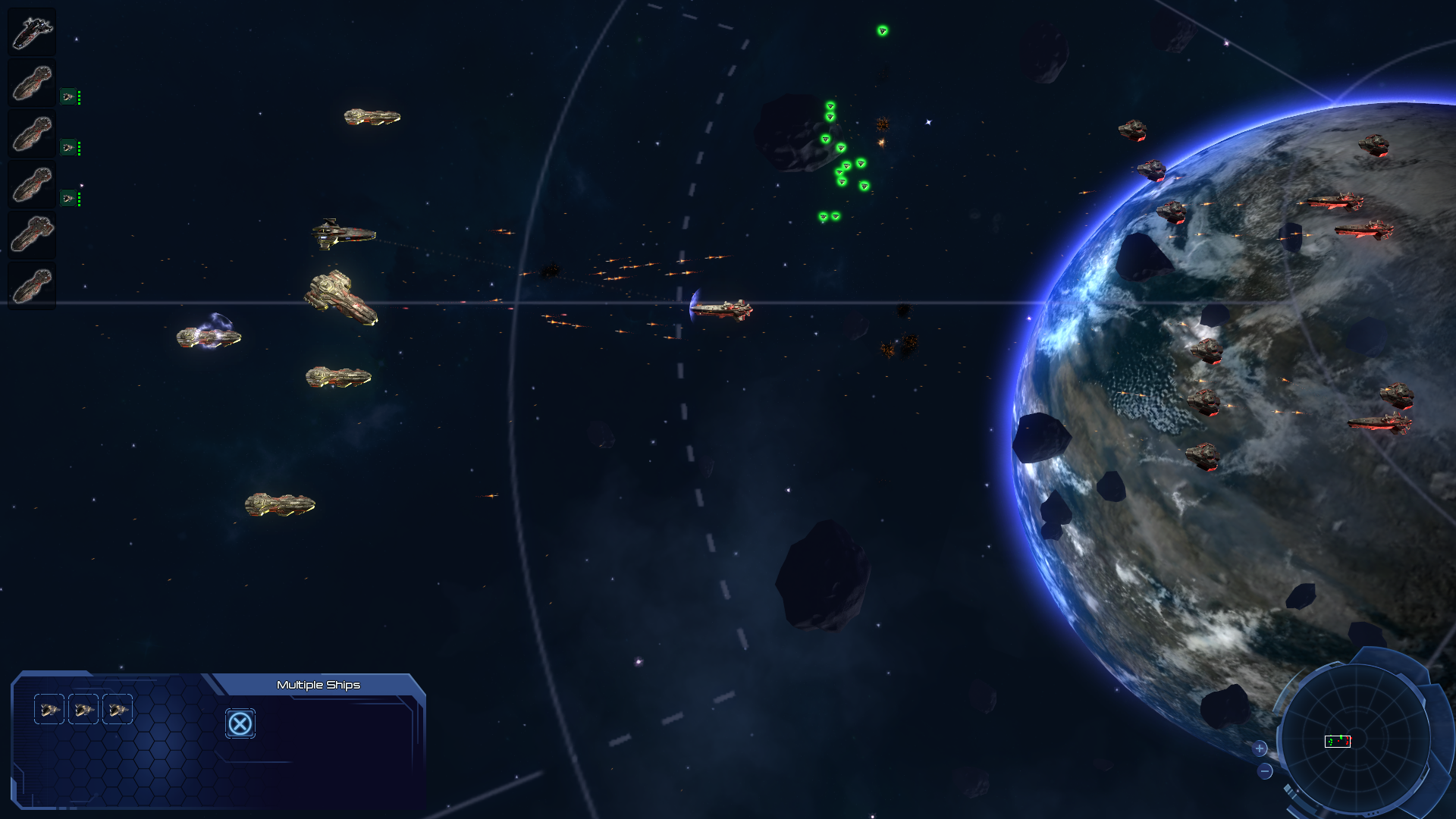Select the bottom ship portrait in the fleet list
The height and width of the screenshot is (819, 1456).
[30, 287]
